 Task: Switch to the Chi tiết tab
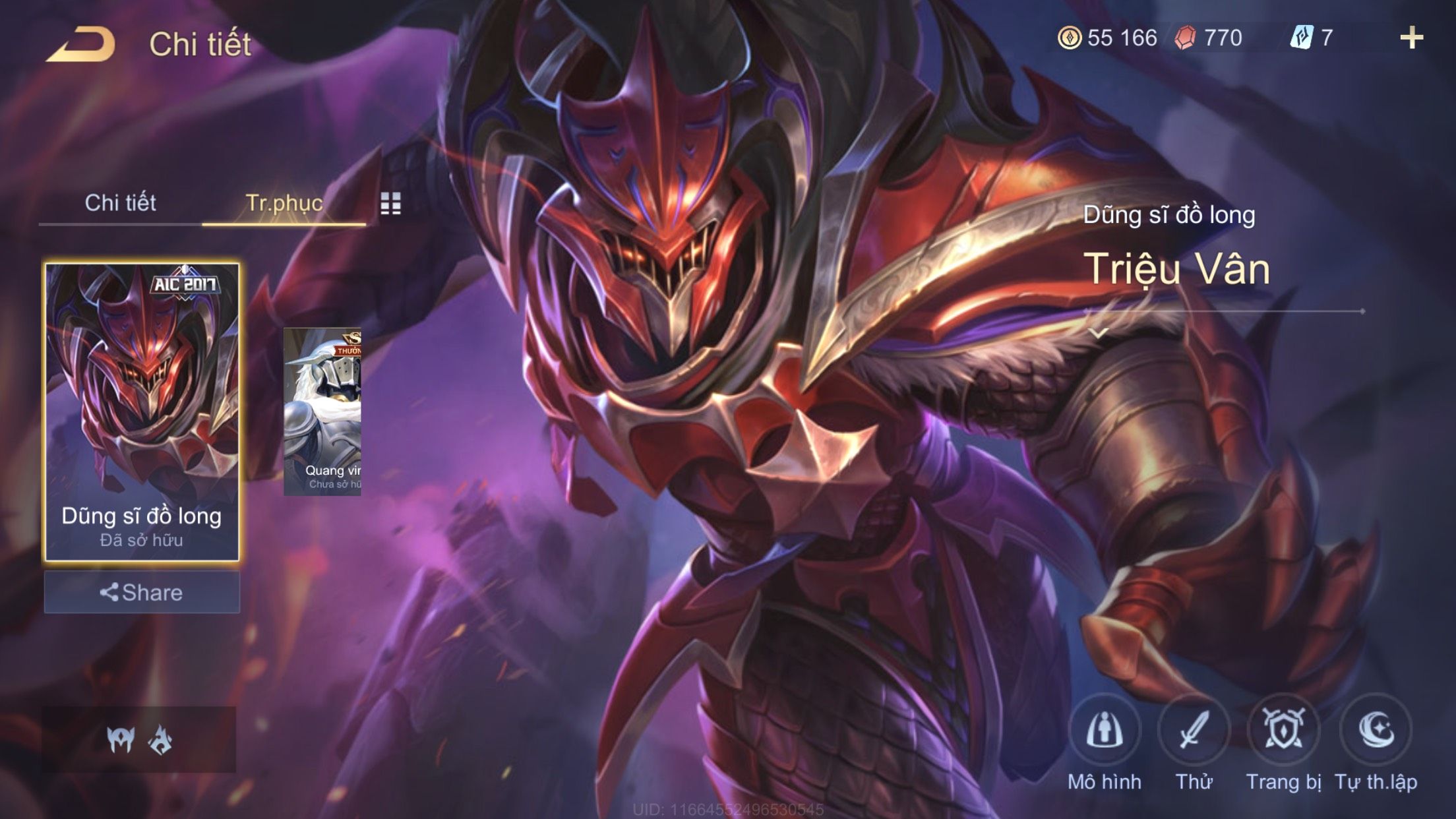[120, 203]
